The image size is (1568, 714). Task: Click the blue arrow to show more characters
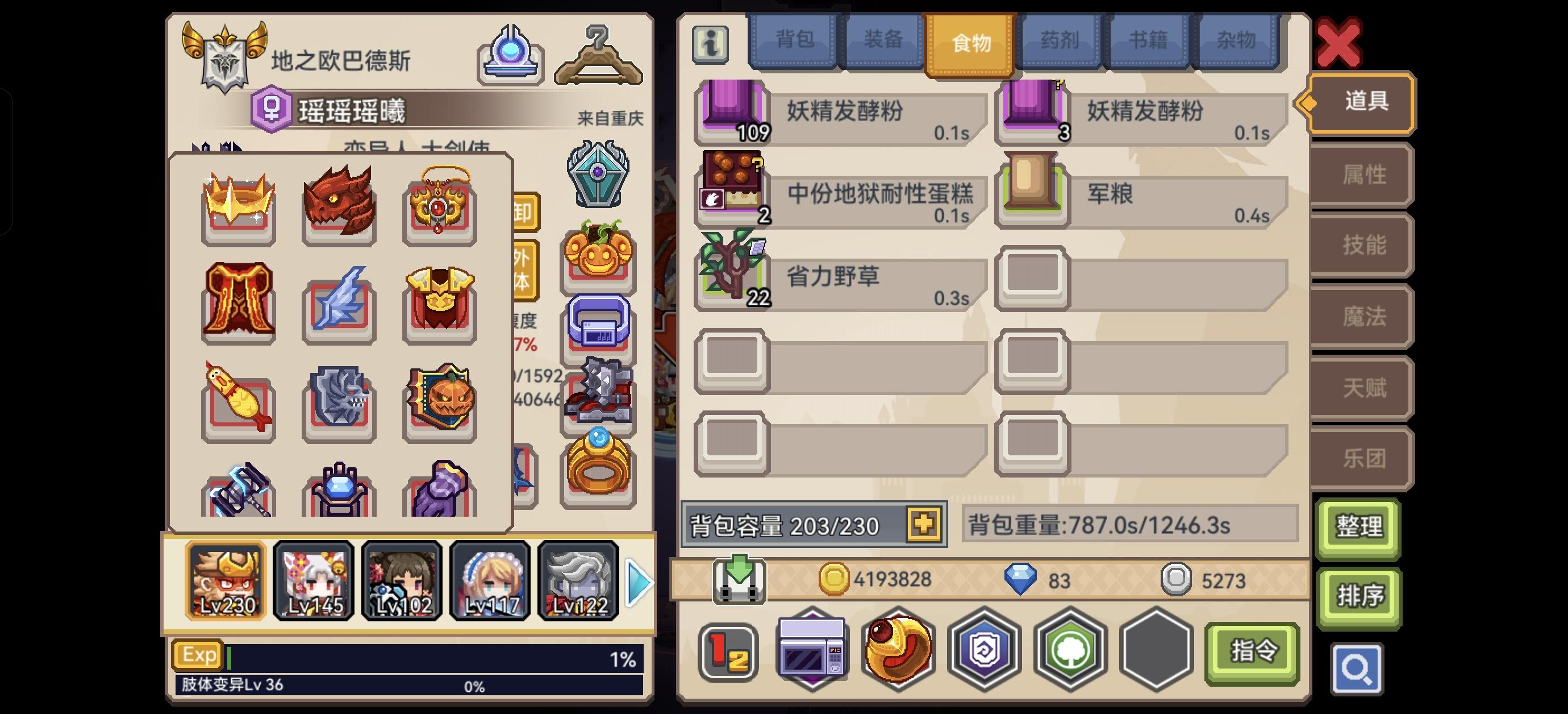[x=637, y=582]
